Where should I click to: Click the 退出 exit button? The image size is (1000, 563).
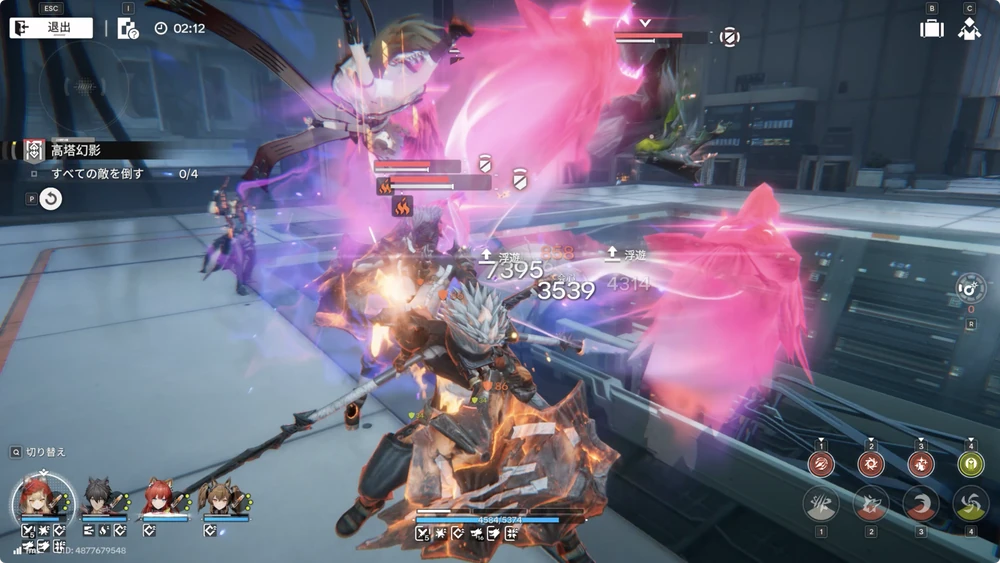tap(51, 28)
